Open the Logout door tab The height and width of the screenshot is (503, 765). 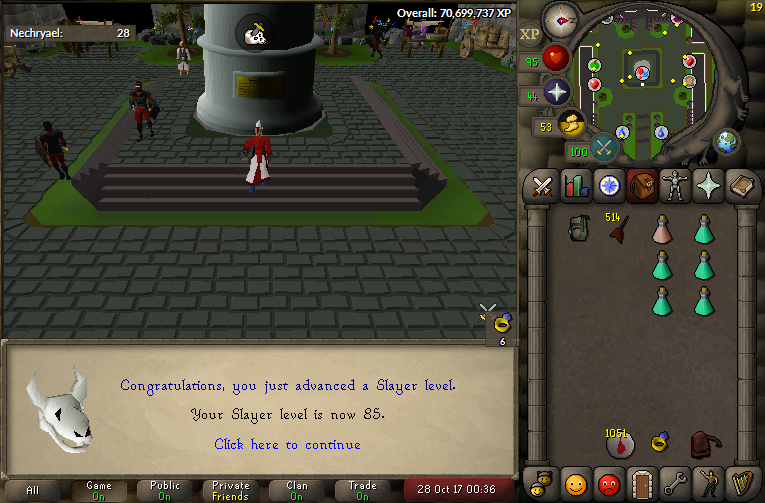(642, 483)
